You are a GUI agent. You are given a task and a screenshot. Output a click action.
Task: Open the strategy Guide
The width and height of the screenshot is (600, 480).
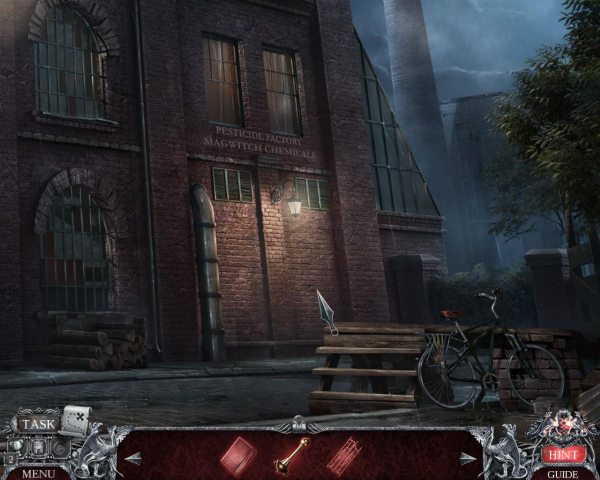coord(563,473)
